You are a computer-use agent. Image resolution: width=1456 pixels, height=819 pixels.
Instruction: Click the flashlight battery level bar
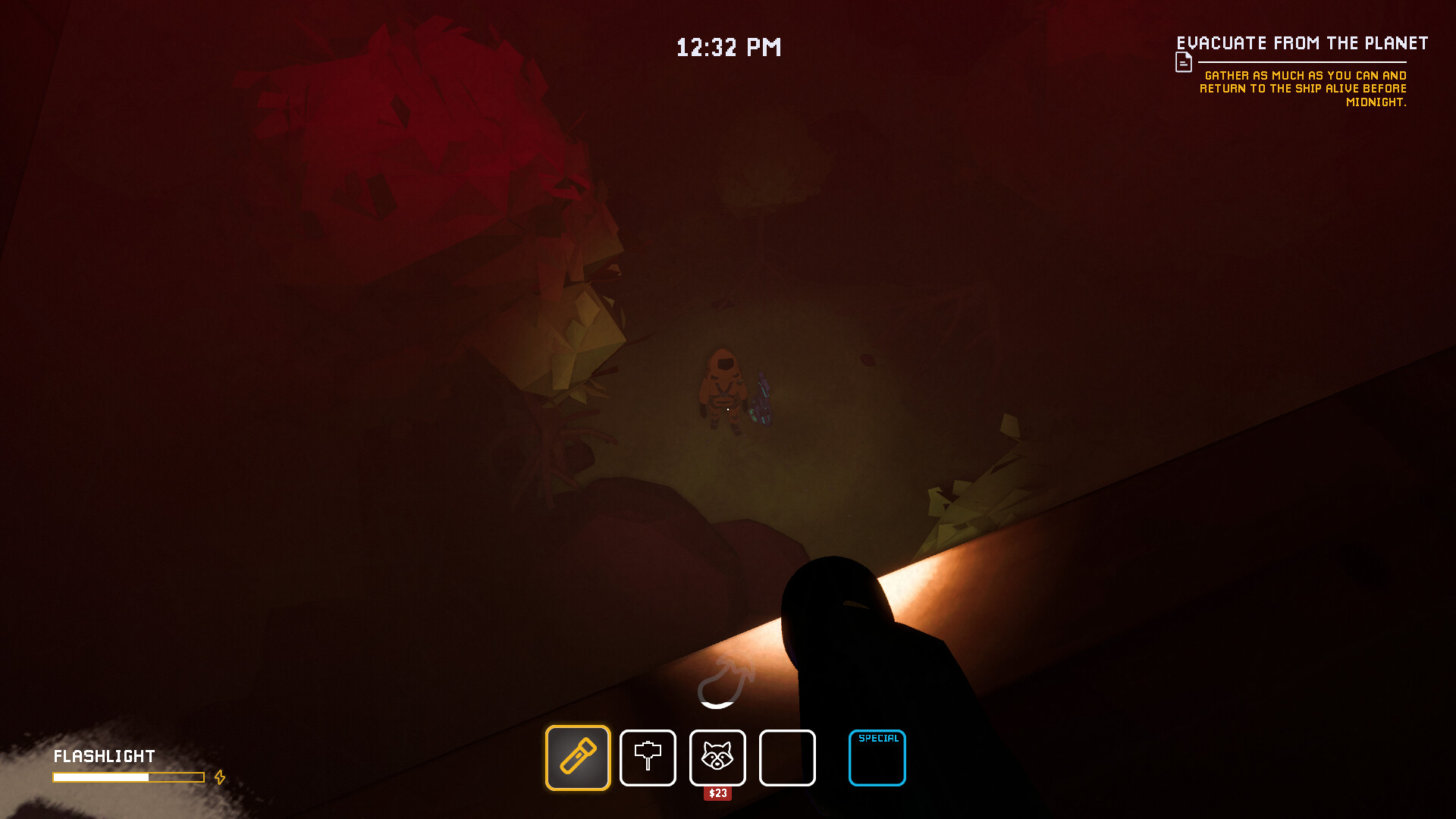point(127,777)
